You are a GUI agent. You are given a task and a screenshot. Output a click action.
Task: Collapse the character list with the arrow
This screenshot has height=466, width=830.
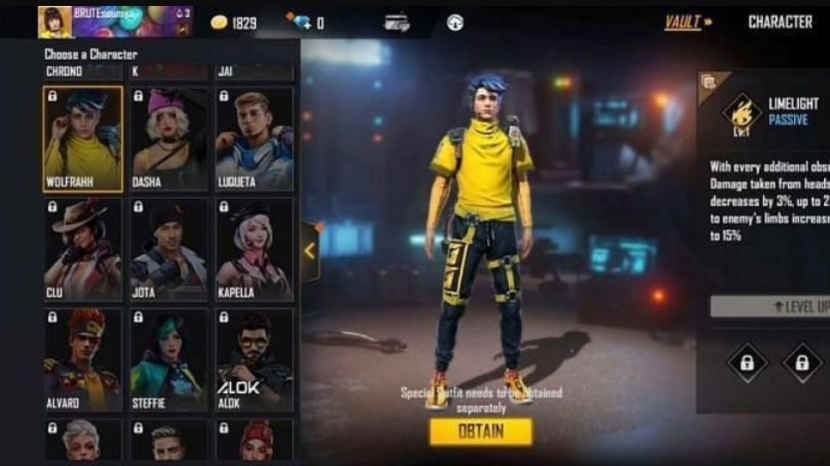pyautogui.click(x=310, y=251)
